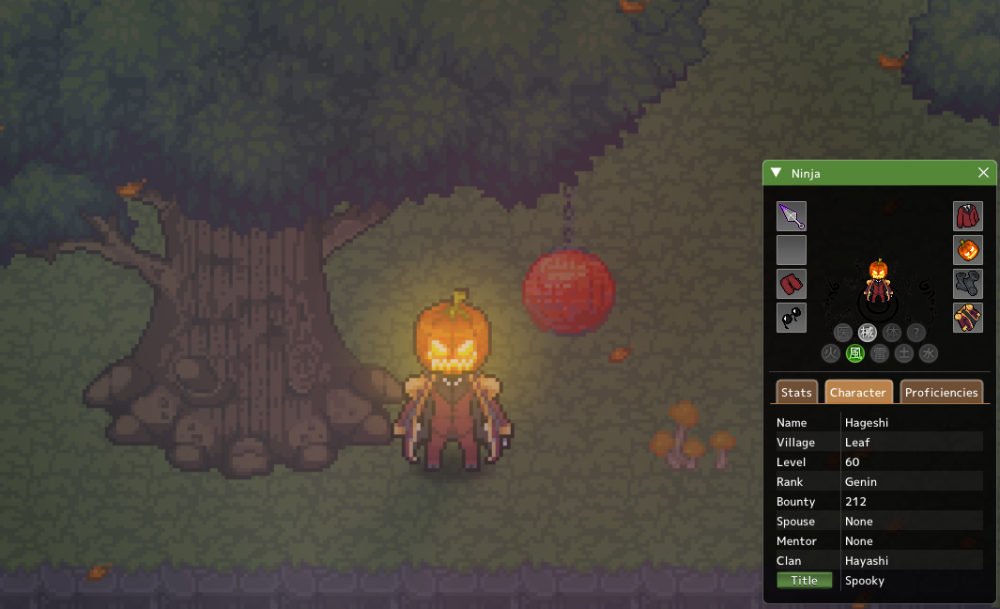Select the orange and red robe slot
Screen dimensions: 1000x609
967,318
